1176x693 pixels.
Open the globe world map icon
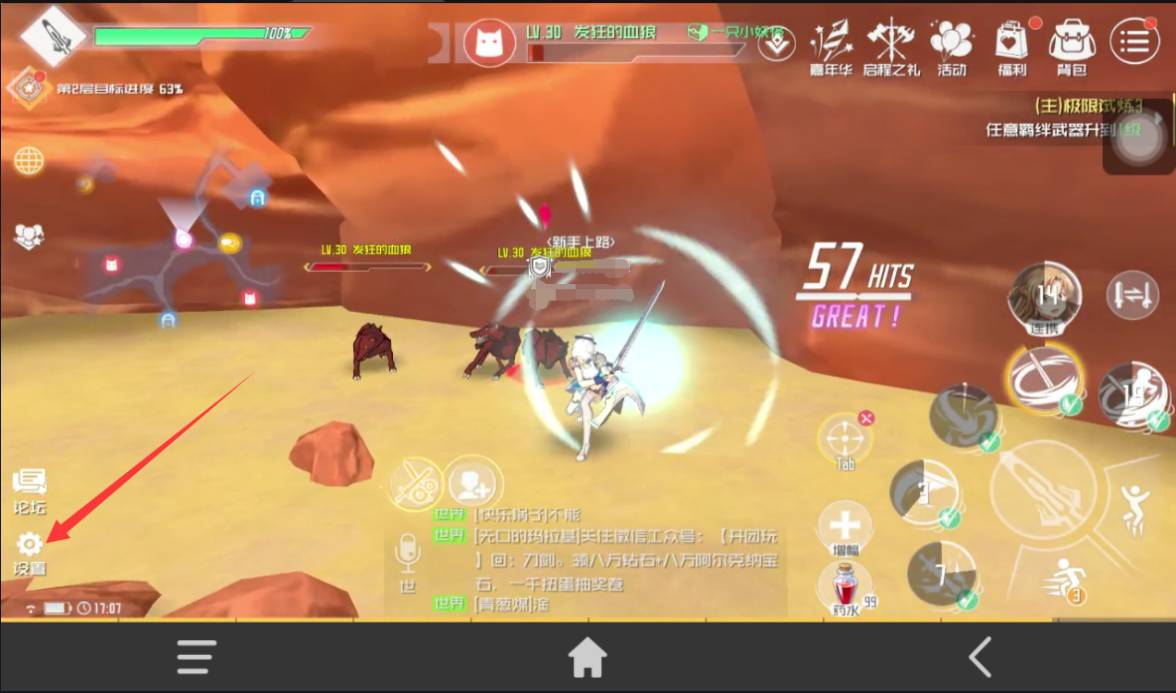[28, 160]
